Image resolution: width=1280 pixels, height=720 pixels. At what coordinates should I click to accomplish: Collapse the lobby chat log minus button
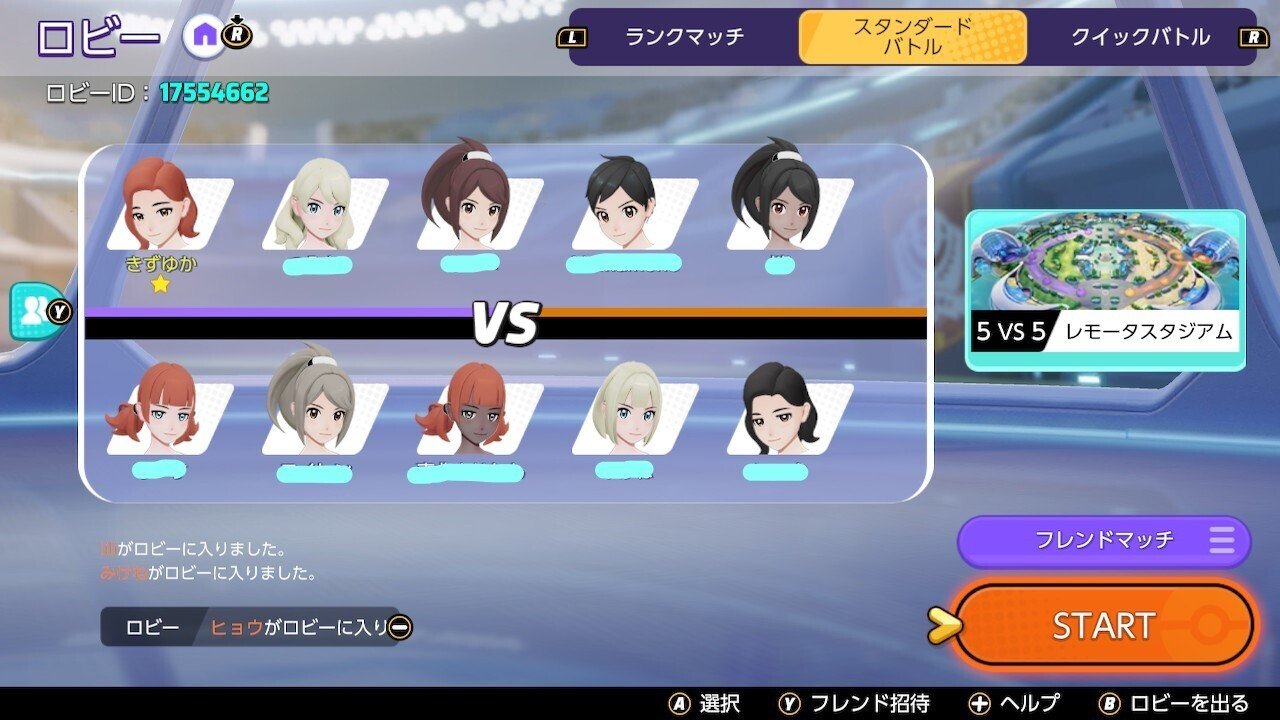click(x=400, y=627)
